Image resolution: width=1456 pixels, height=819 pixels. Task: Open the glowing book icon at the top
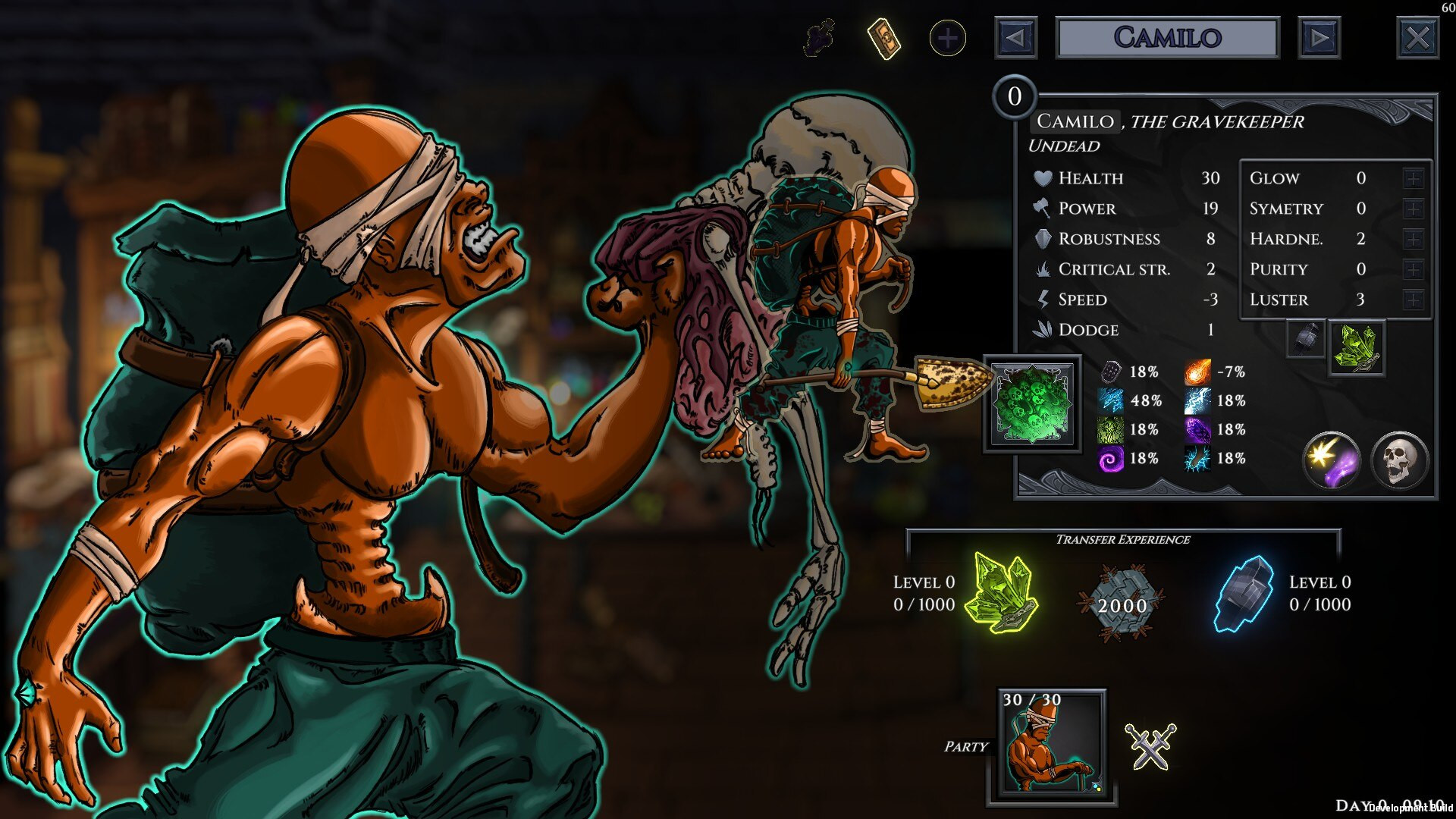pyautogui.click(x=883, y=36)
